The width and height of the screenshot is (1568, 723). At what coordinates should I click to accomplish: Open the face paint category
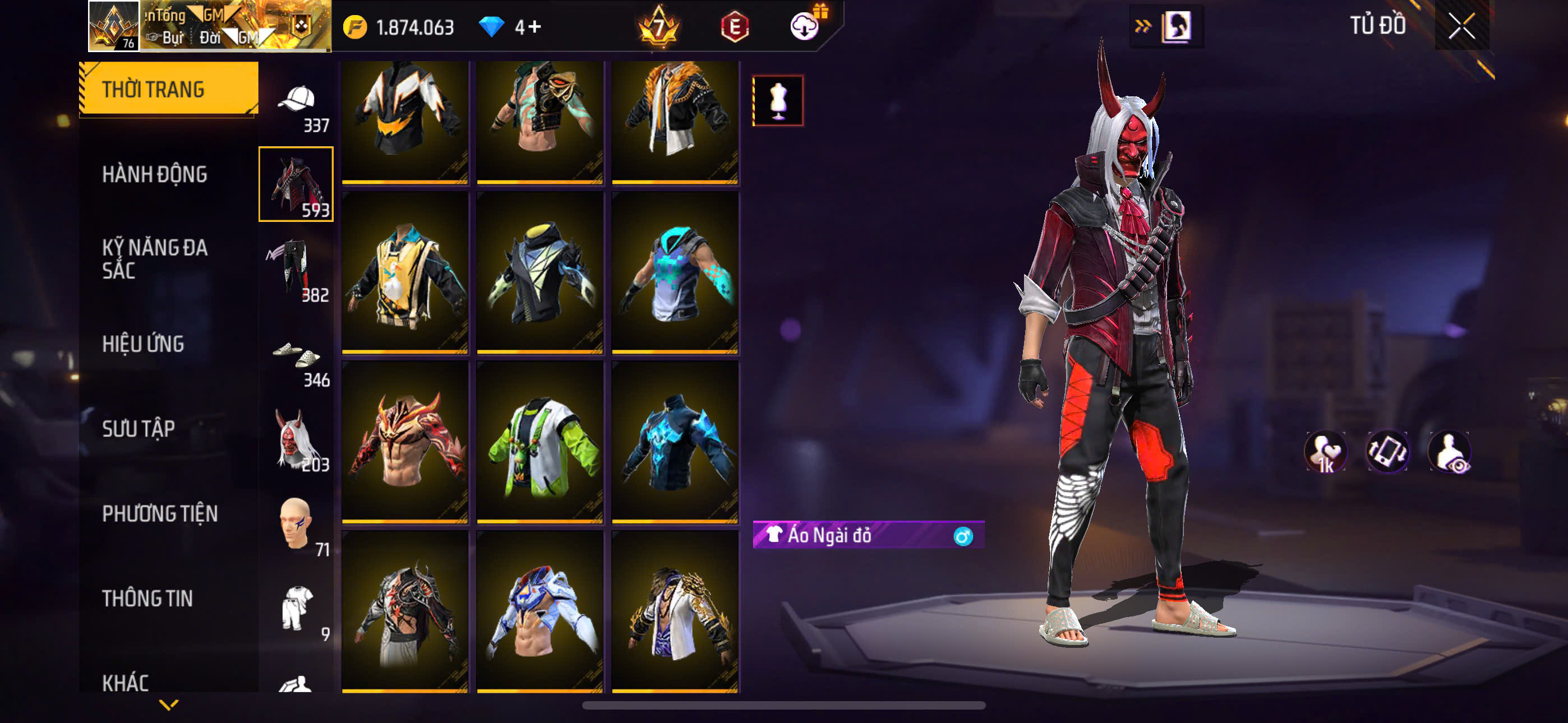297,525
